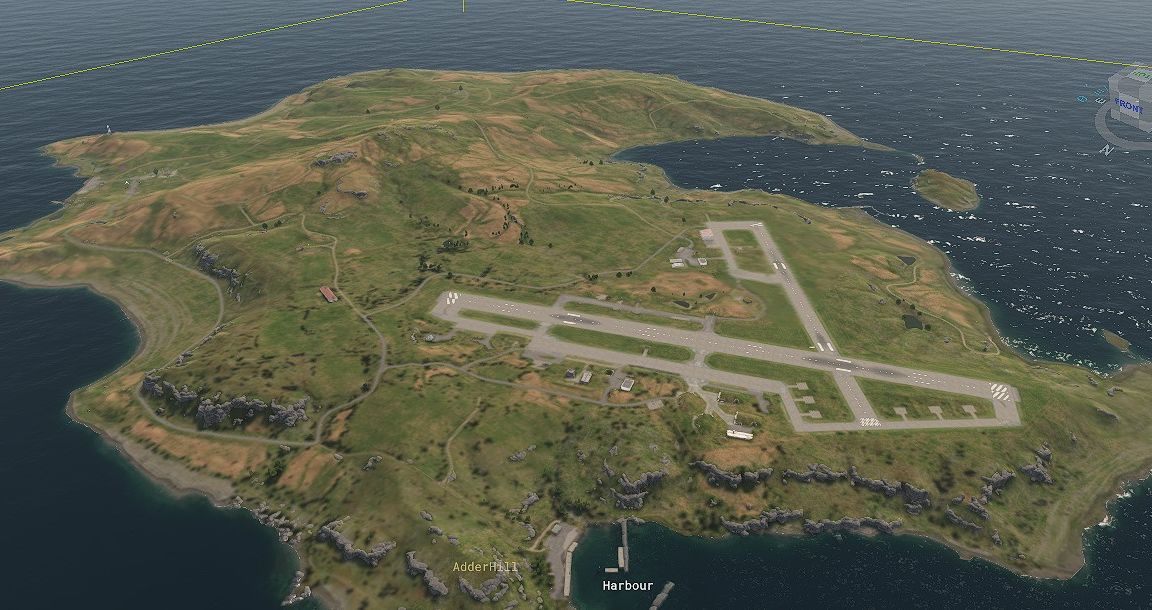Click the N compass marker on the view cube ring
The height and width of the screenshot is (610, 1152).
pyautogui.click(x=1106, y=150)
